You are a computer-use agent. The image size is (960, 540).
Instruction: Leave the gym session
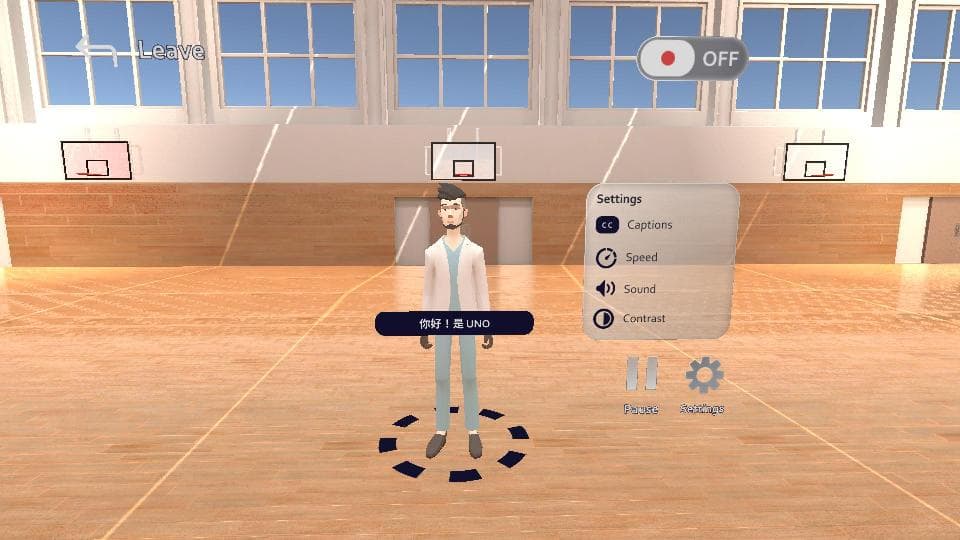click(x=140, y=51)
